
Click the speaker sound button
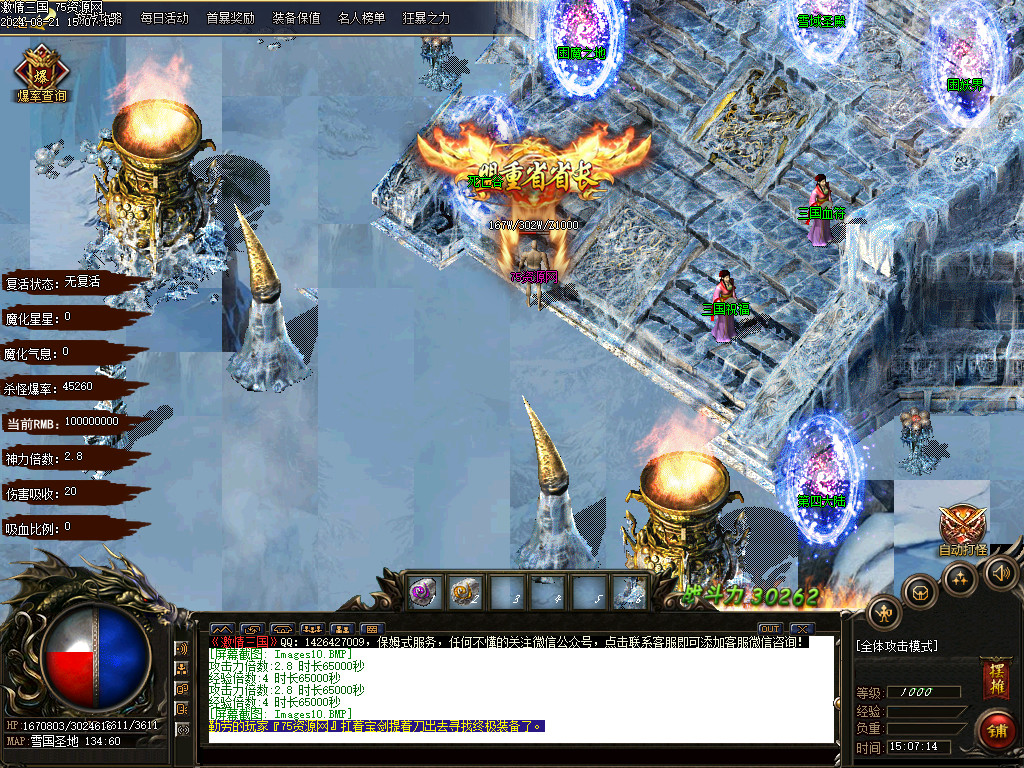[x=1001, y=572]
